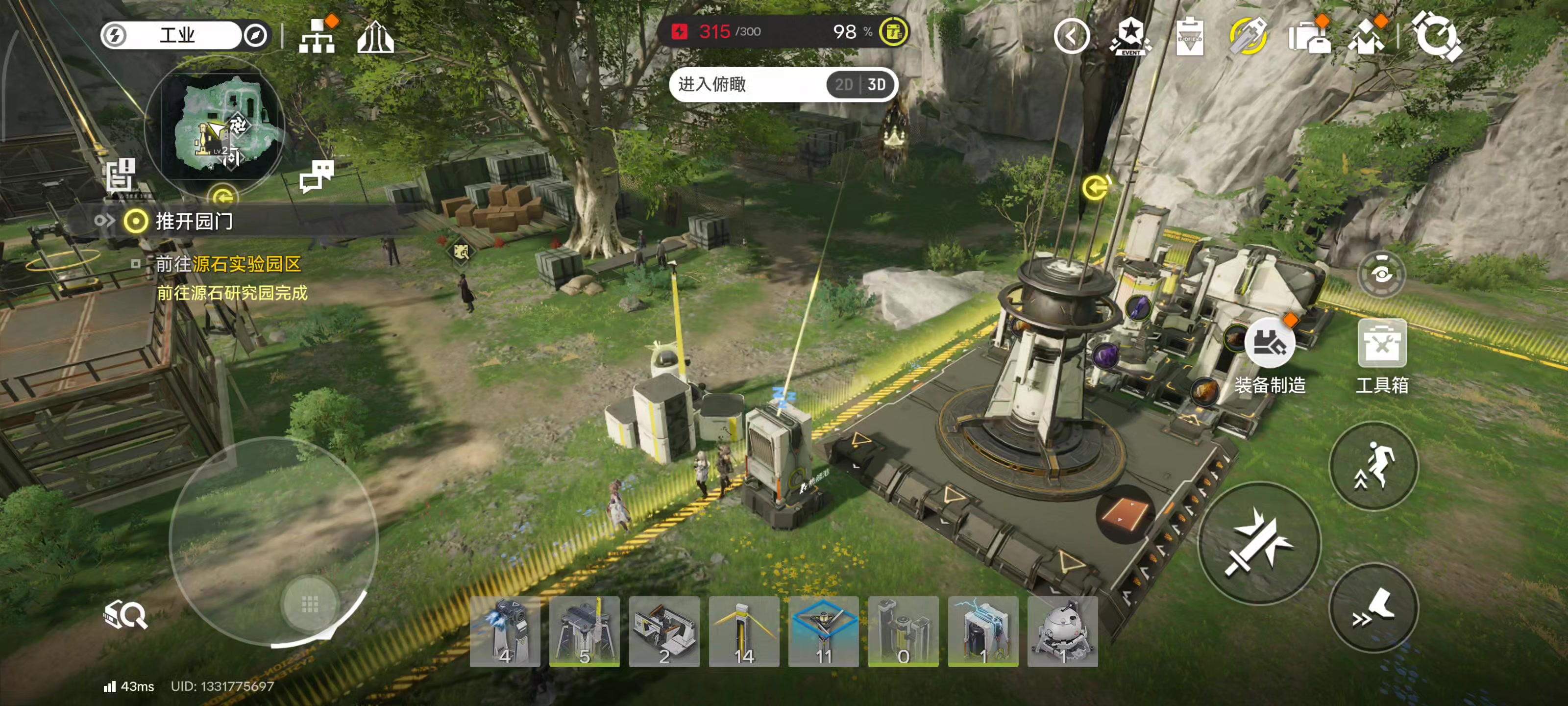Switch the overlook view to 2D

pyautogui.click(x=843, y=85)
